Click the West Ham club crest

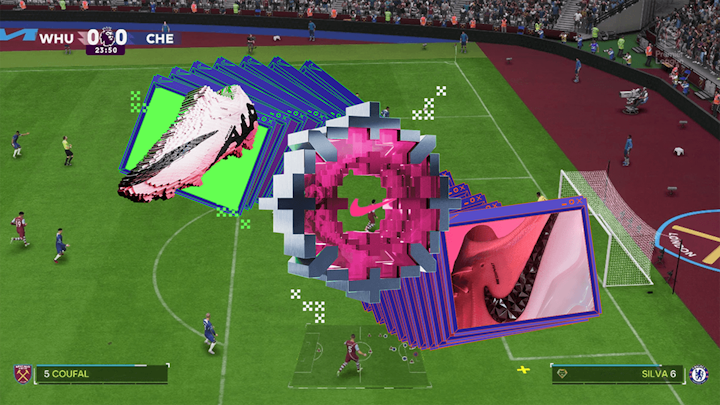(x=21, y=374)
